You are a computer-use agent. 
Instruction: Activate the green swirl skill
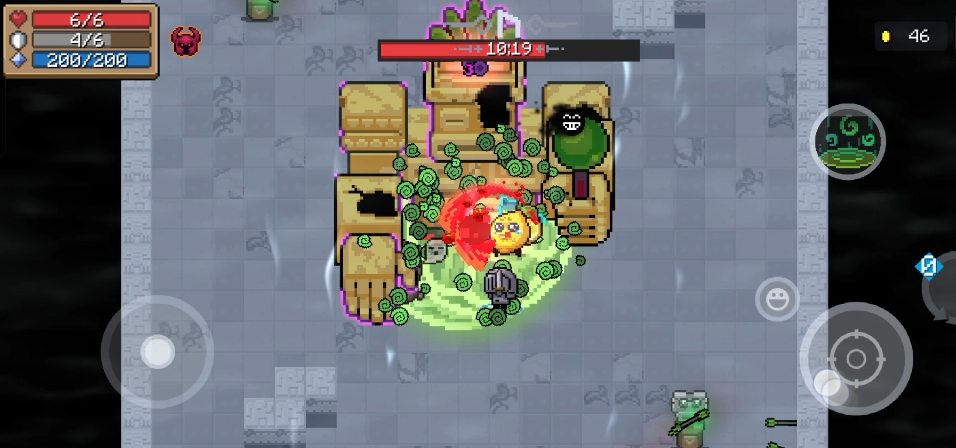[847, 142]
